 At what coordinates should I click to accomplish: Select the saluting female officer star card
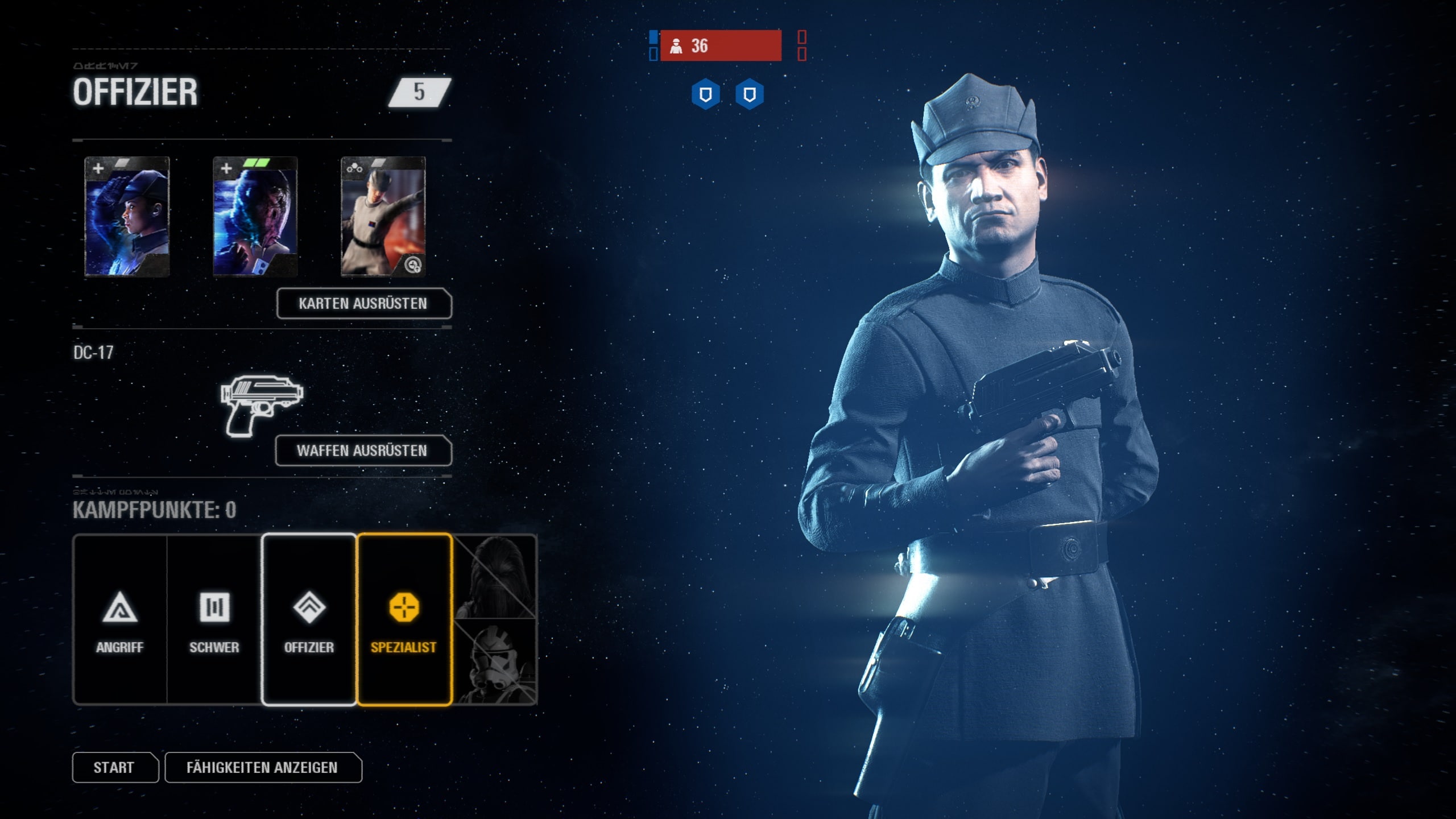tap(127, 217)
